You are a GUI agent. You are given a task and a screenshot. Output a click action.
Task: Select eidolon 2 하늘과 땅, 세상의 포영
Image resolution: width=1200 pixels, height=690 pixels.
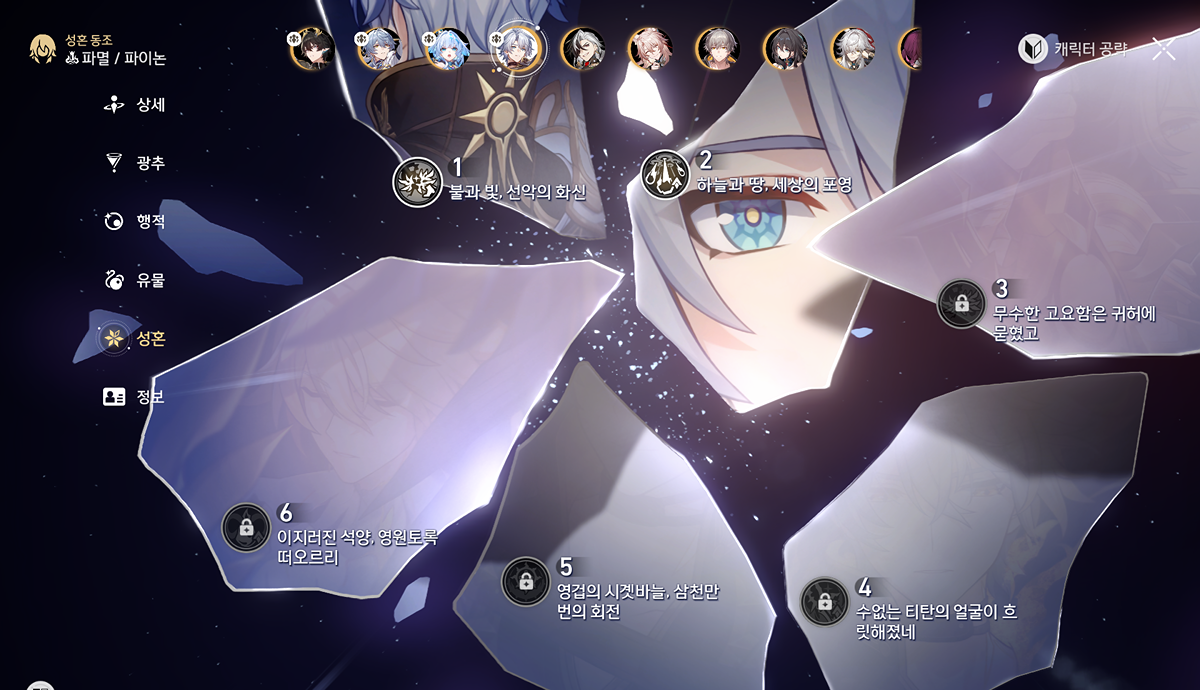[x=666, y=174]
